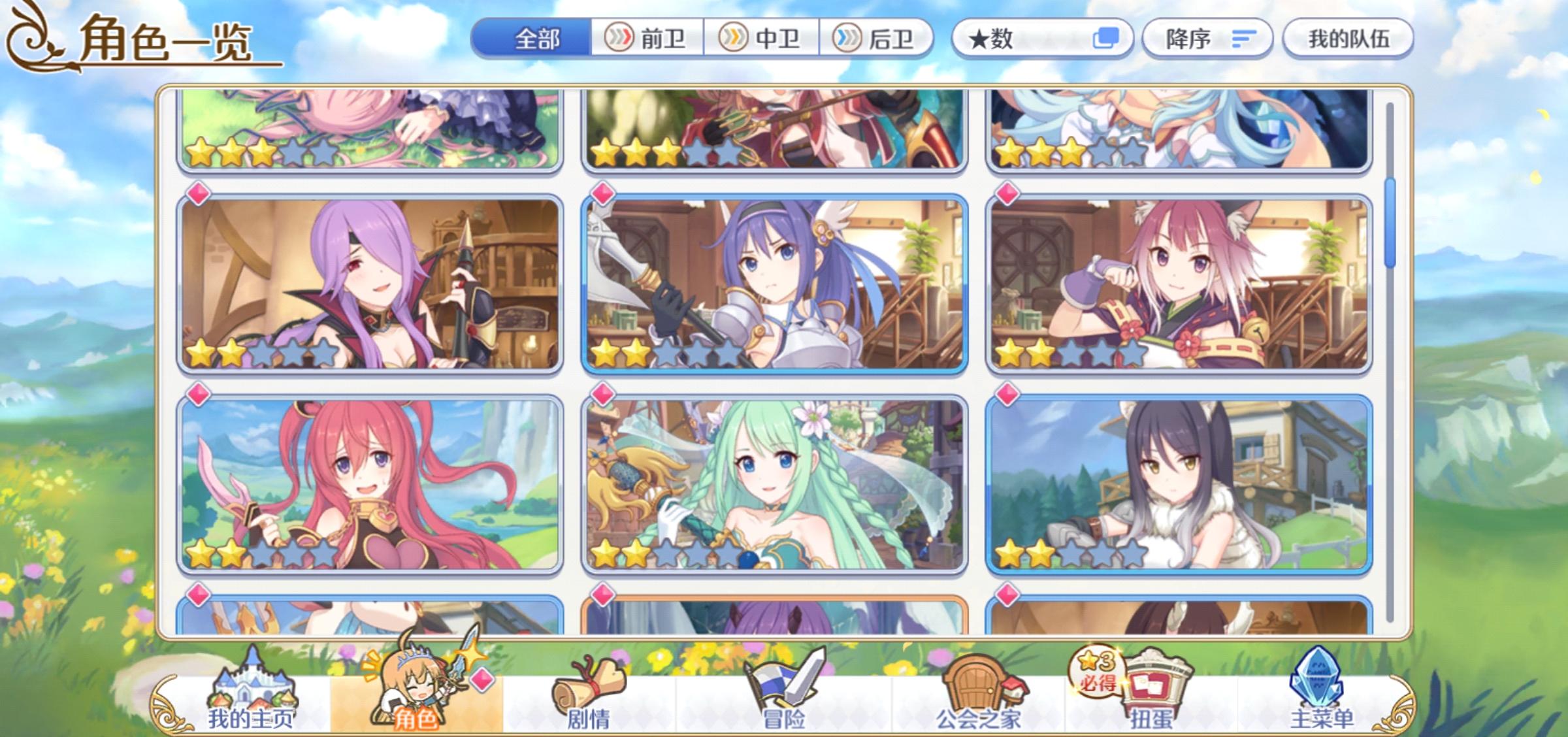Click the sort lines icon beside 降序

pos(1243,39)
